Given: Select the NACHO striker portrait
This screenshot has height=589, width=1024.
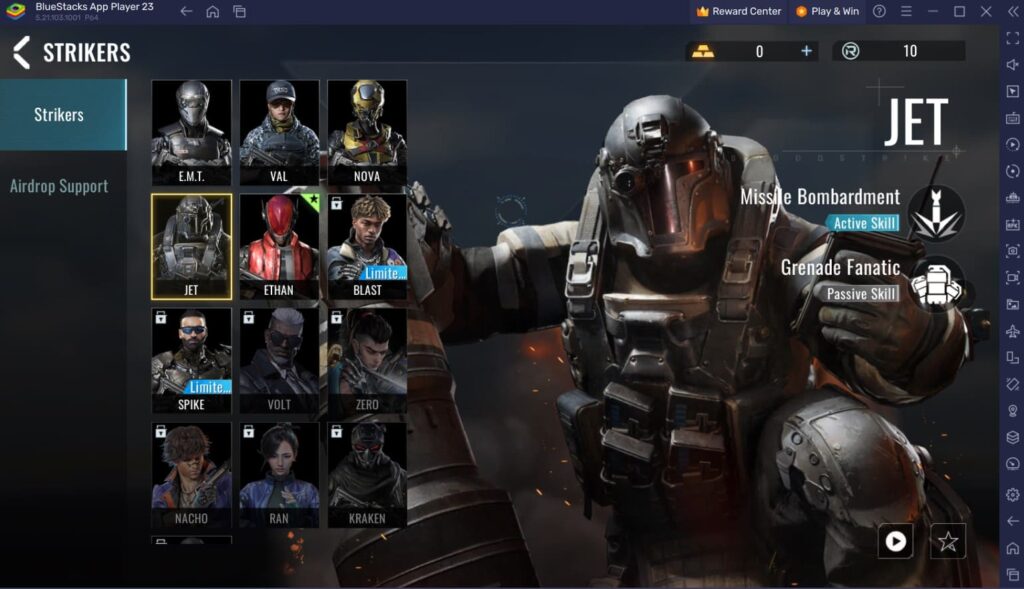Looking at the screenshot, I should click(x=191, y=474).
